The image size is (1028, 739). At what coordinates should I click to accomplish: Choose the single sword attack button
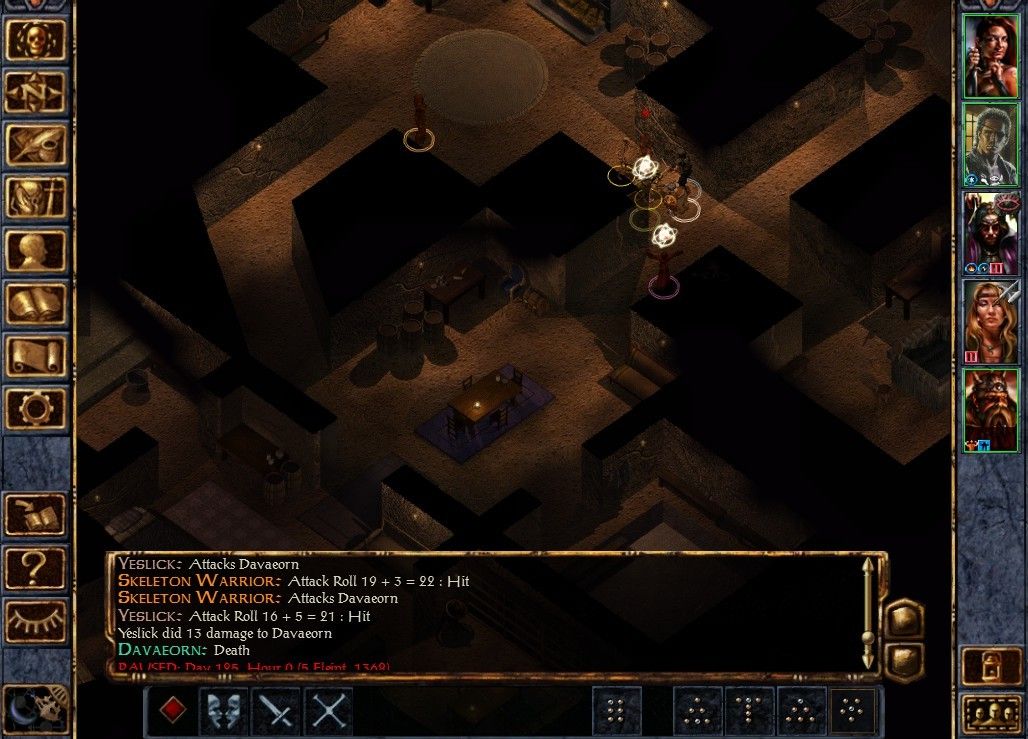277,711
